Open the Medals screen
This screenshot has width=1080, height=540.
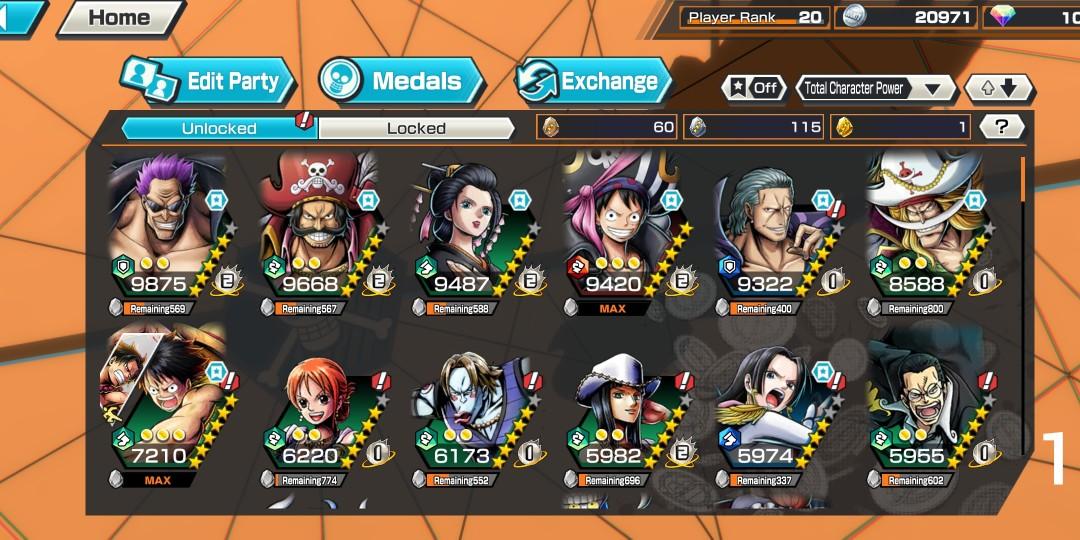coord(402,82)
